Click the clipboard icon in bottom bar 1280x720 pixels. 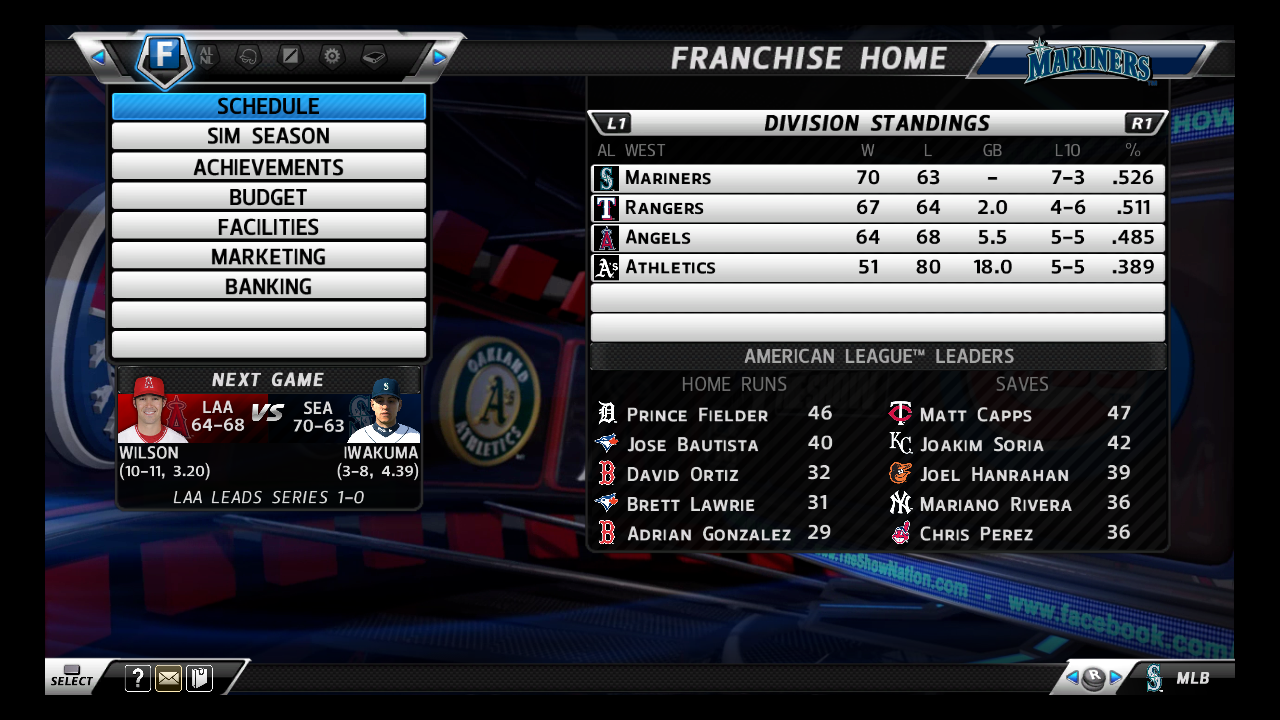[x=199, y=679]
